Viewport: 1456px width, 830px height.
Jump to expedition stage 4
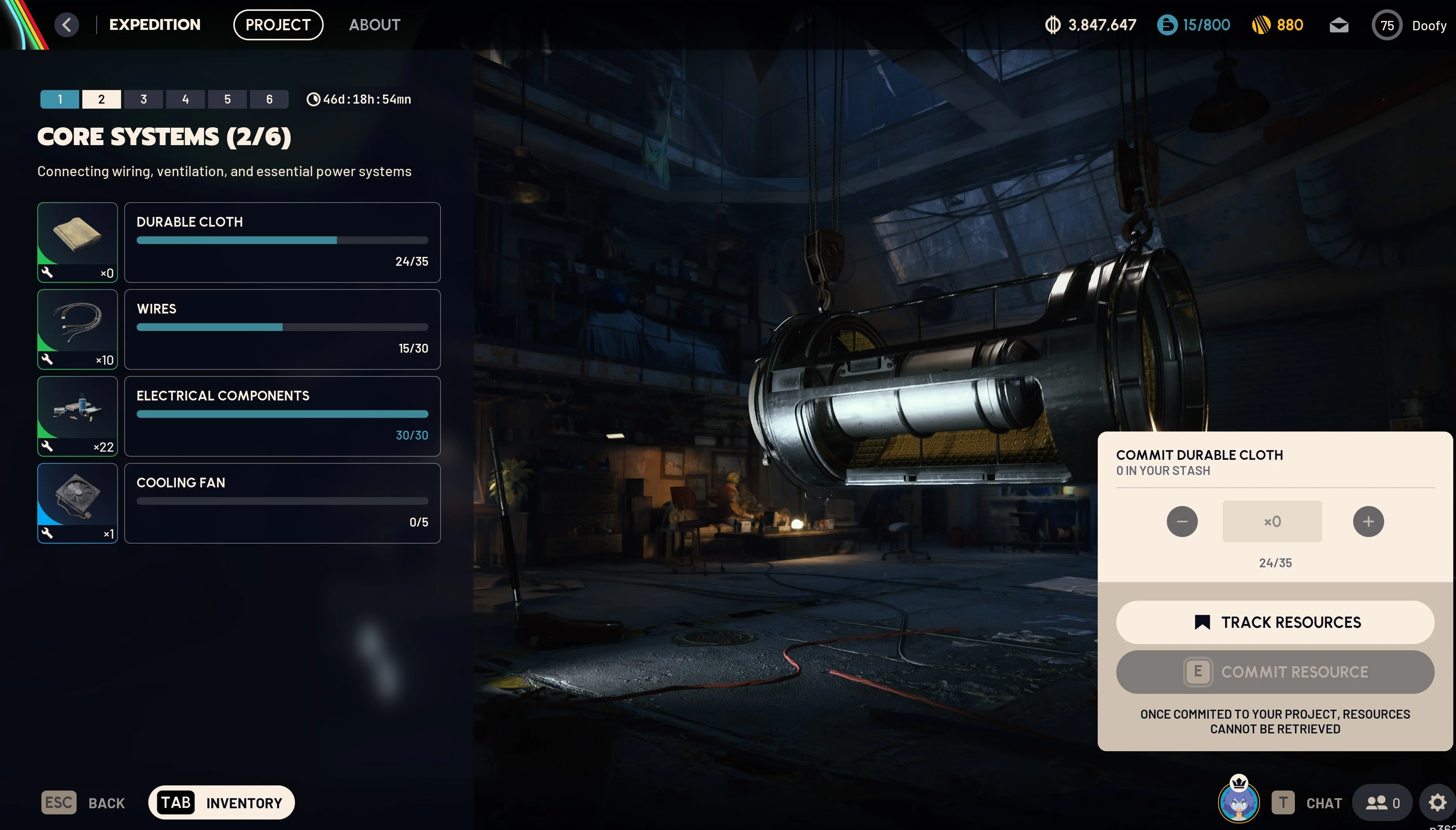[185, 99]
